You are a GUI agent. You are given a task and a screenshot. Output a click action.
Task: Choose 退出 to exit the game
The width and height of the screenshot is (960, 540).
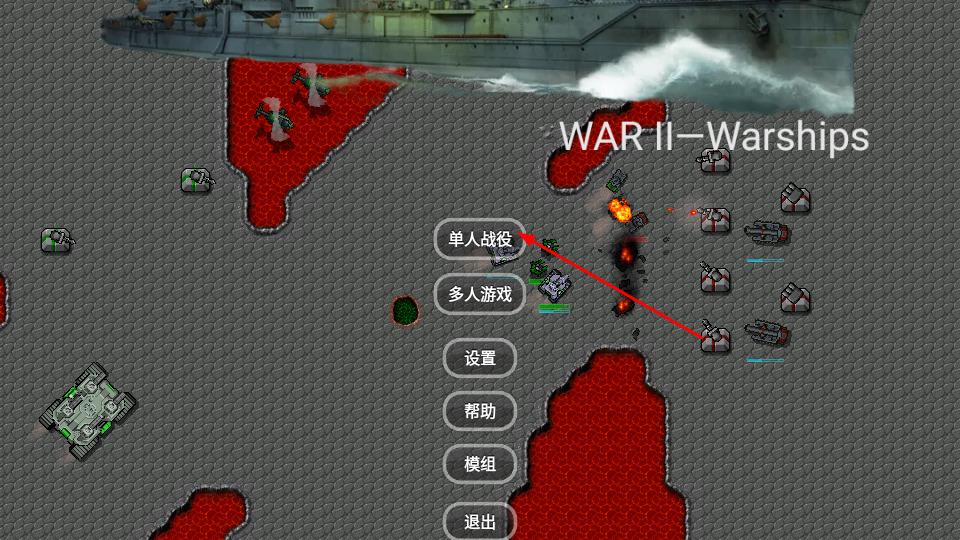480,521
